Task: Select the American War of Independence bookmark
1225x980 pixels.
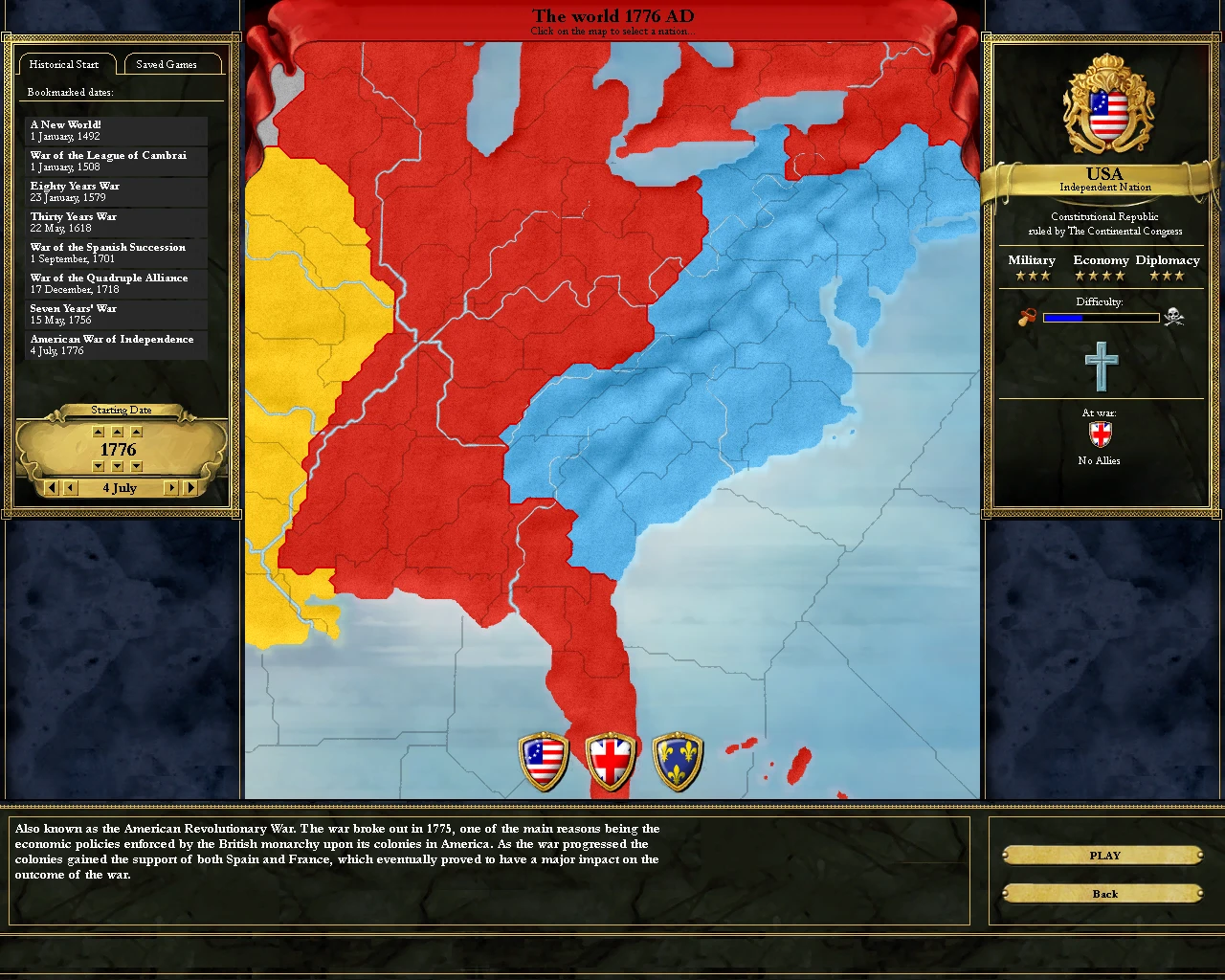Action: (115, 344)
